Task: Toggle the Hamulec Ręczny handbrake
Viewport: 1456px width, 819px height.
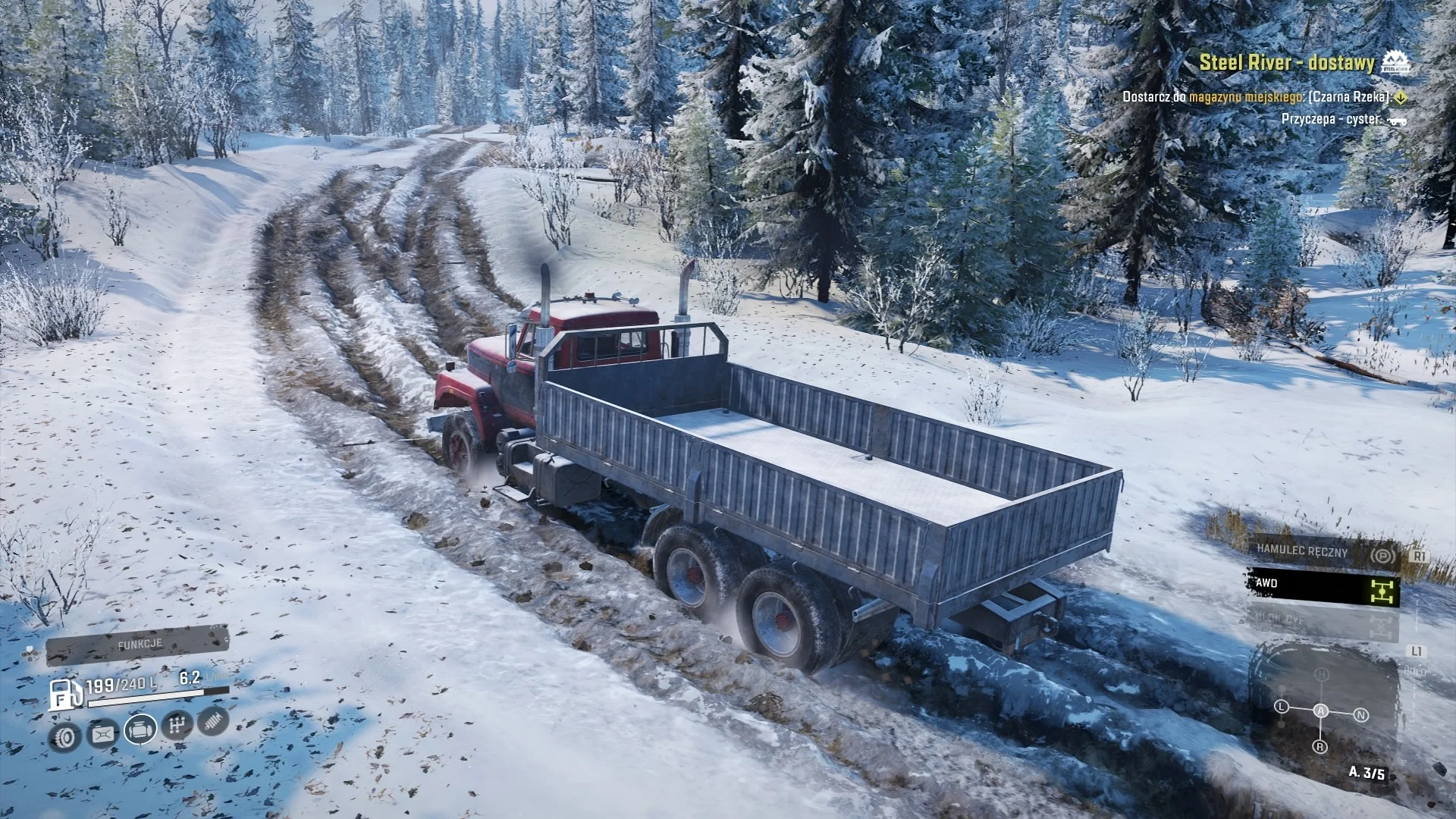Action: click(x=1323, y=552)
